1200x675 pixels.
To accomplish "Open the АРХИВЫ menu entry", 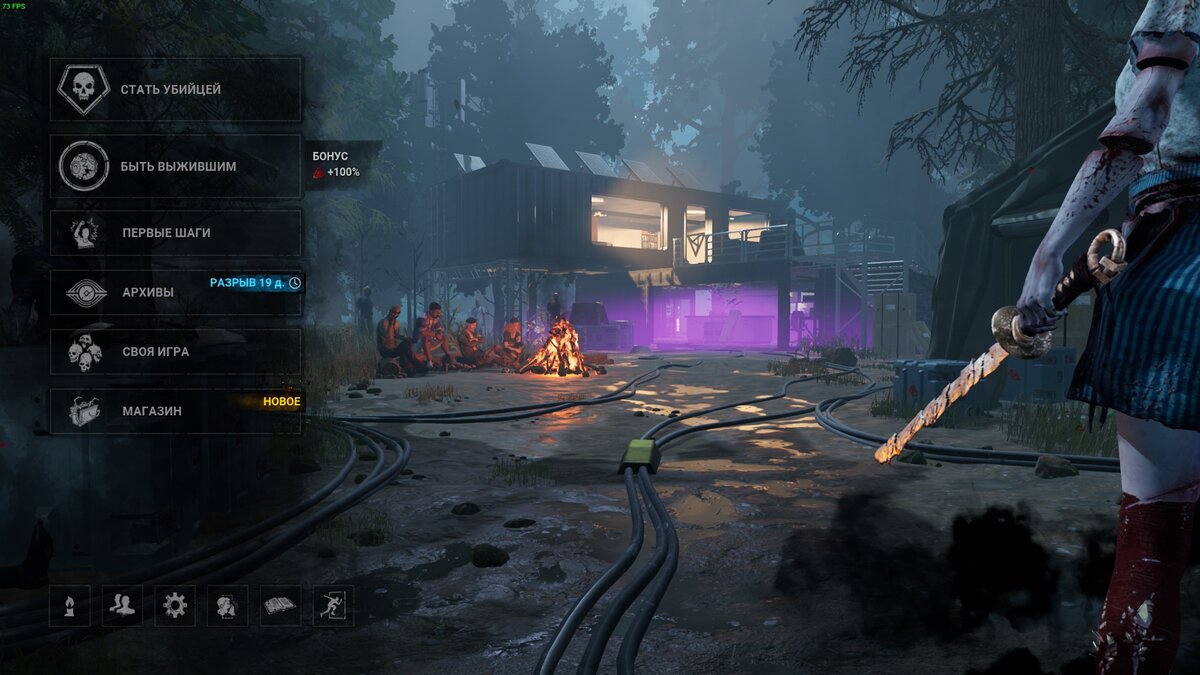I will (x=175, y=292).
